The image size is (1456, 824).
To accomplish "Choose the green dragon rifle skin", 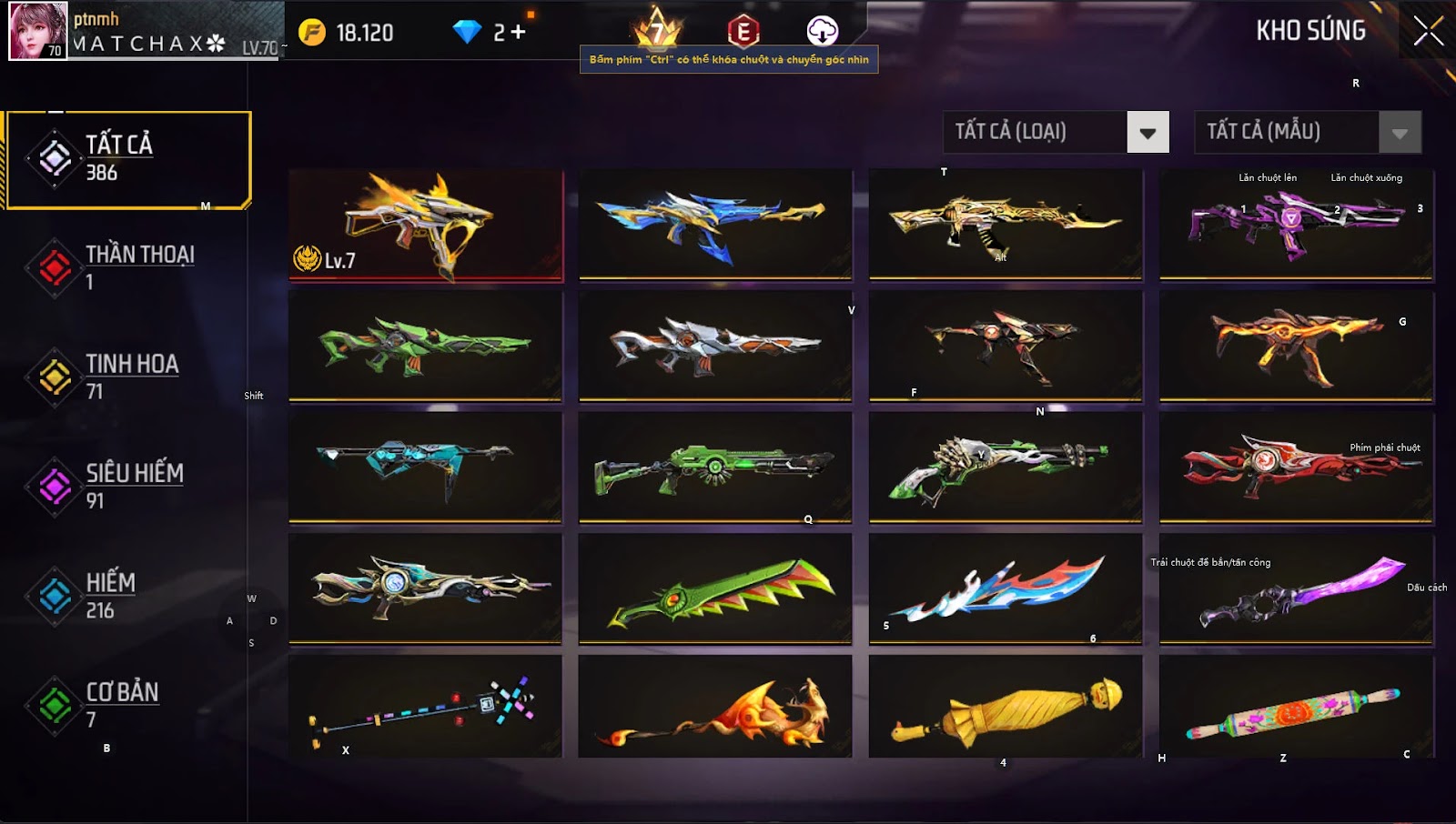I will 425,346.
